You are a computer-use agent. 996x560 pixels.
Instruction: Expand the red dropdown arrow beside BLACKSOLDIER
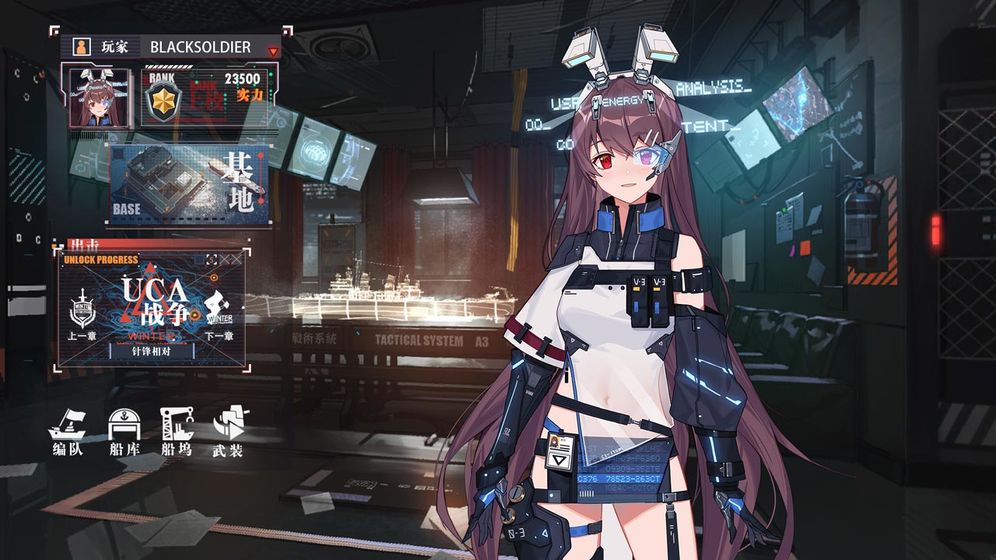[272, 49]
